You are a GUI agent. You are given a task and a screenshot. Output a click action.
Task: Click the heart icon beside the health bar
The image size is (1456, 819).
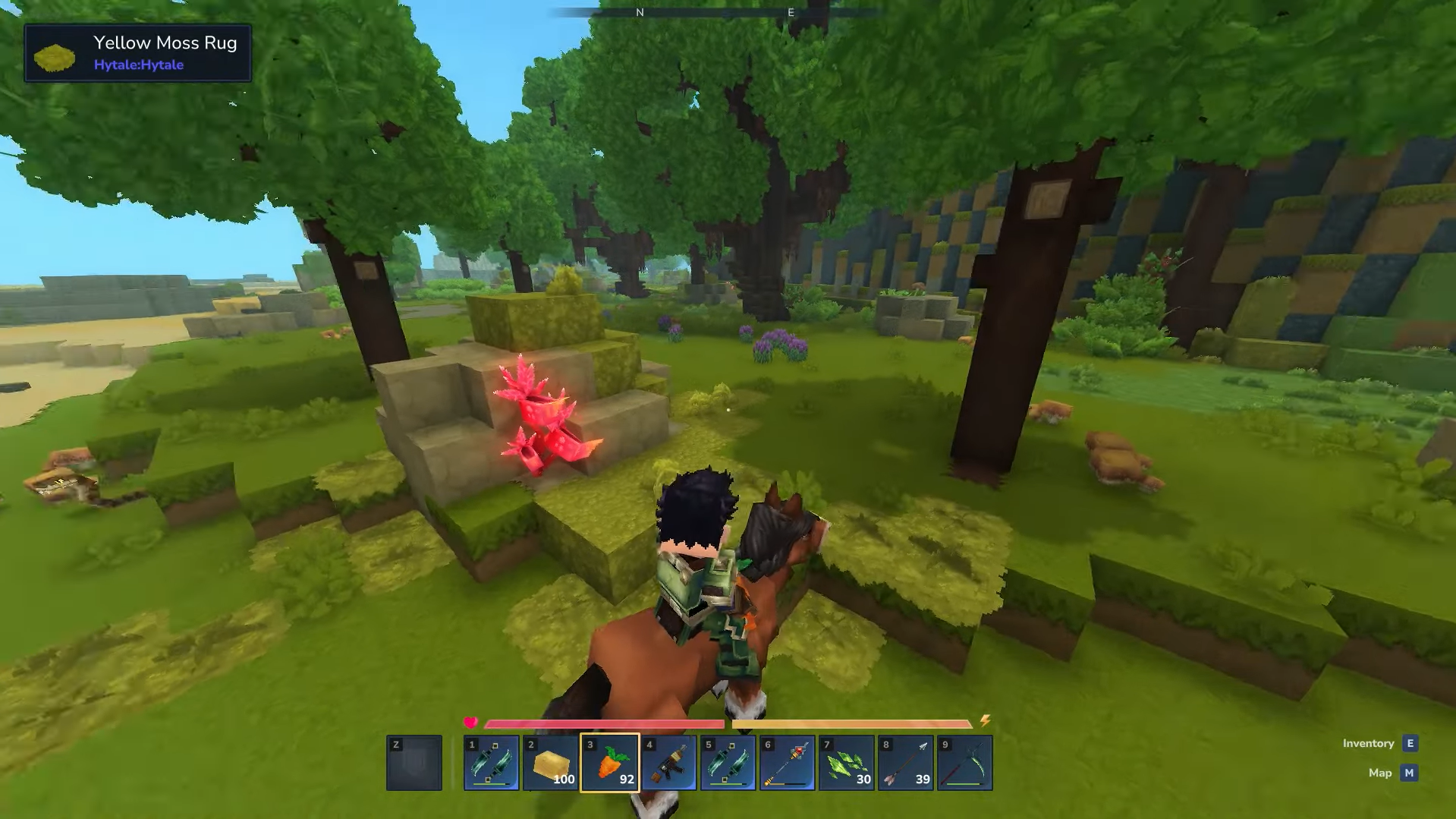471,723
